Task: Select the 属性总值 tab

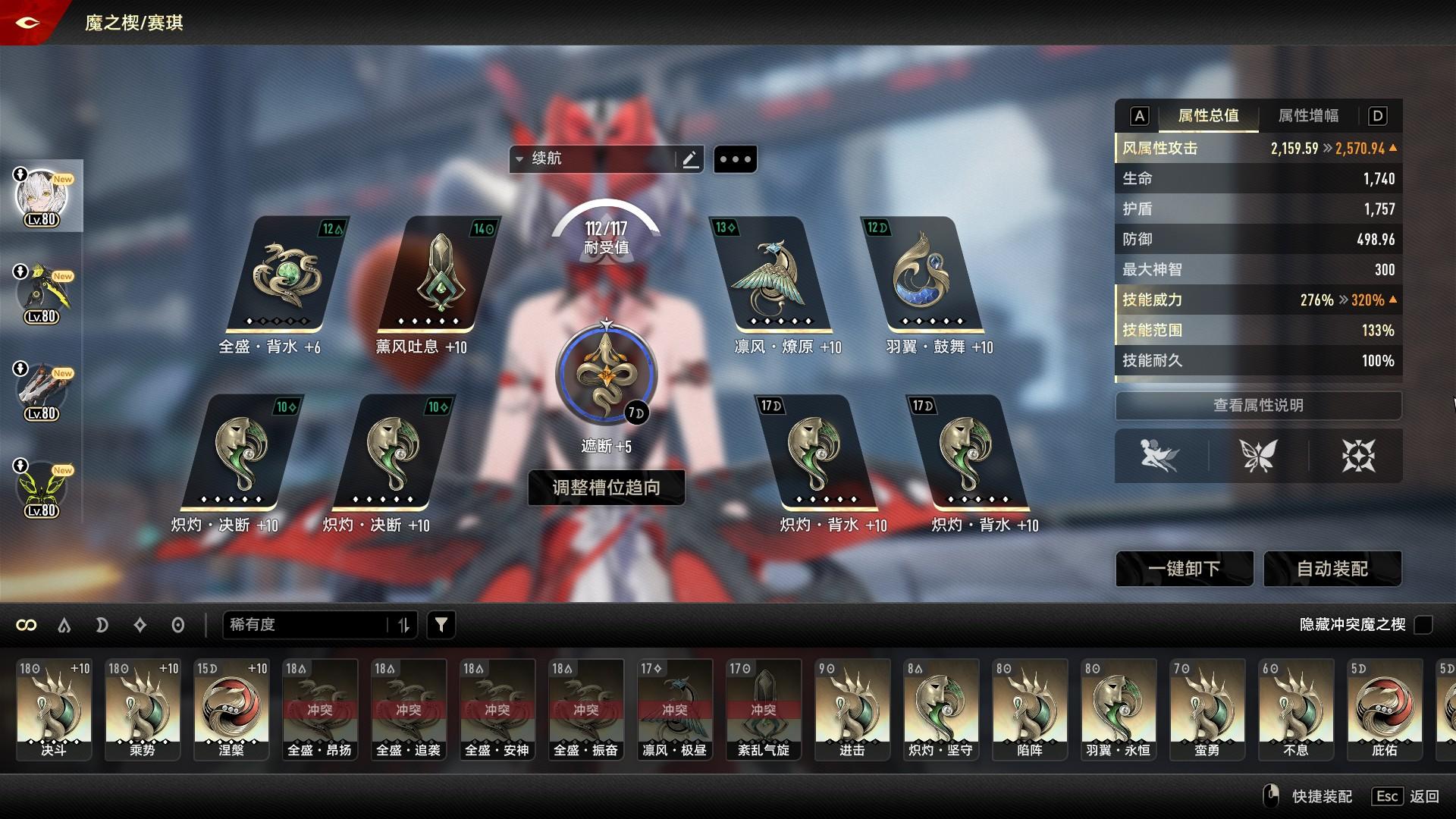Action: tap(1208, 116)
